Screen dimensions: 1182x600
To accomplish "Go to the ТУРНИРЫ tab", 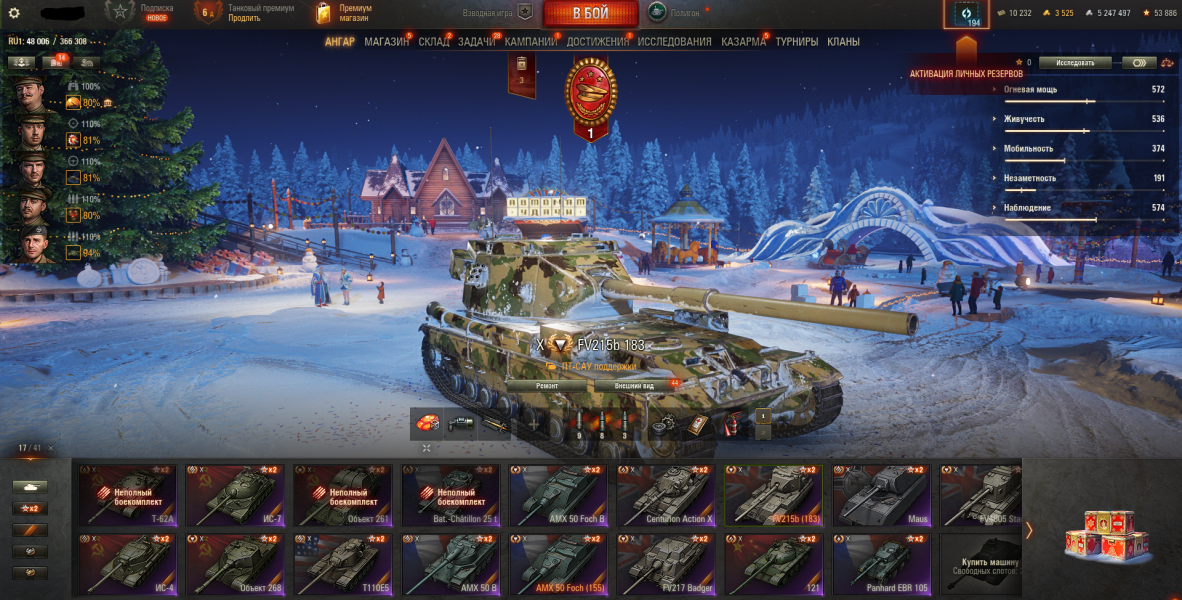I will [x=796, y=42].
